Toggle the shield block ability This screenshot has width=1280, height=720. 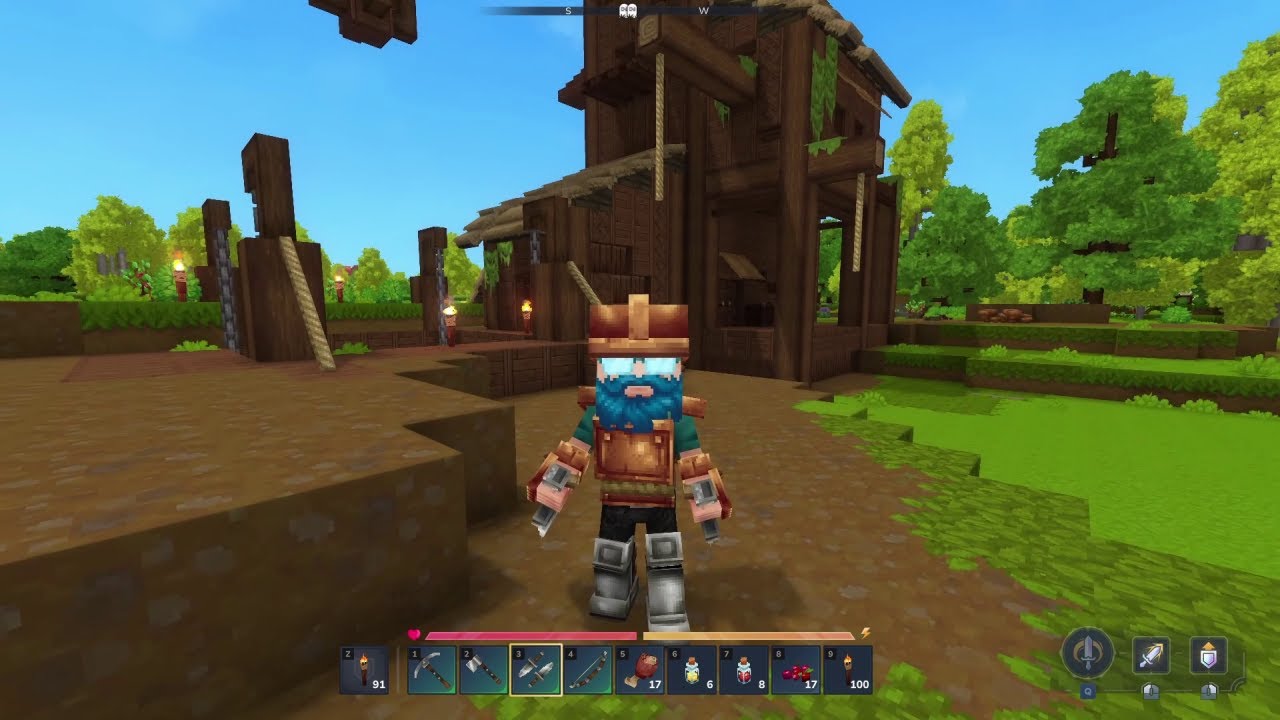(1208, 656)
